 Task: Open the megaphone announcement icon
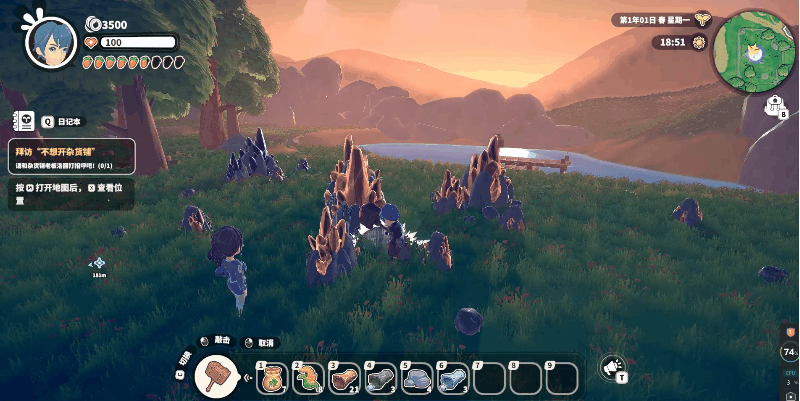[612, 368]
